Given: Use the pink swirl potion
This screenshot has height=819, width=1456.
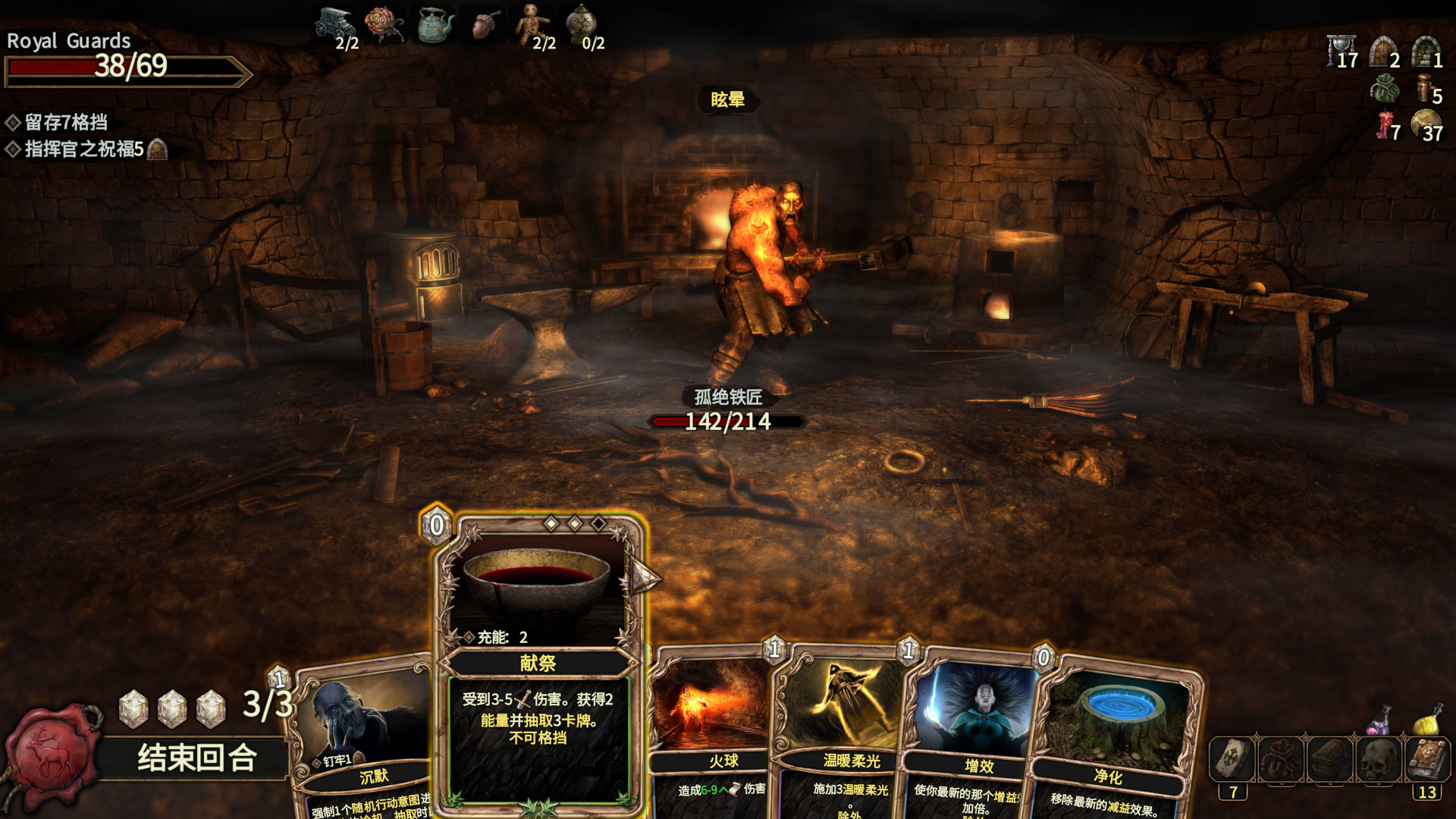Looking at the screenshot, I should click(x=1380, y=720).
